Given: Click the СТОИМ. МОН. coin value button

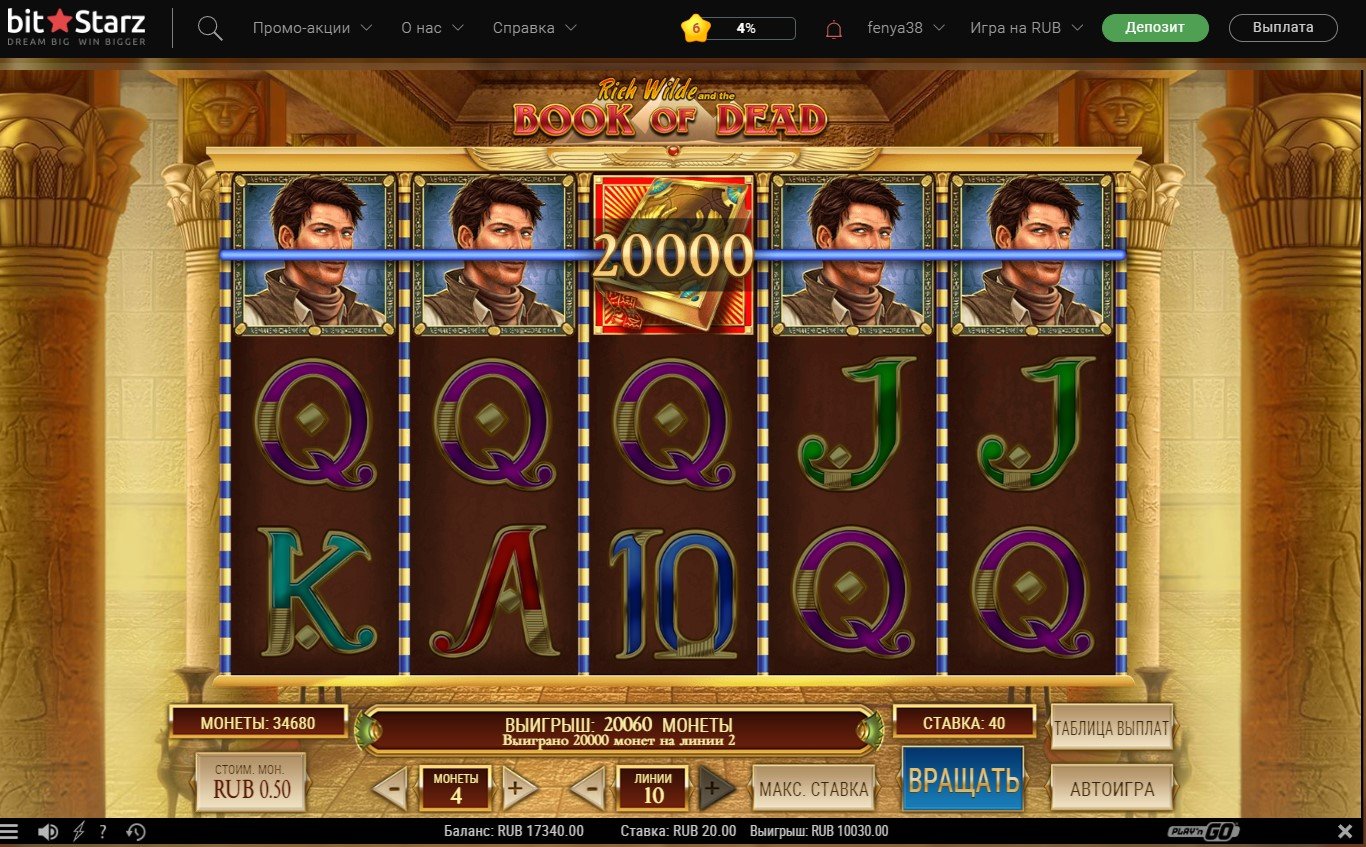Looking at the screenshot, I should pos(251,781).
